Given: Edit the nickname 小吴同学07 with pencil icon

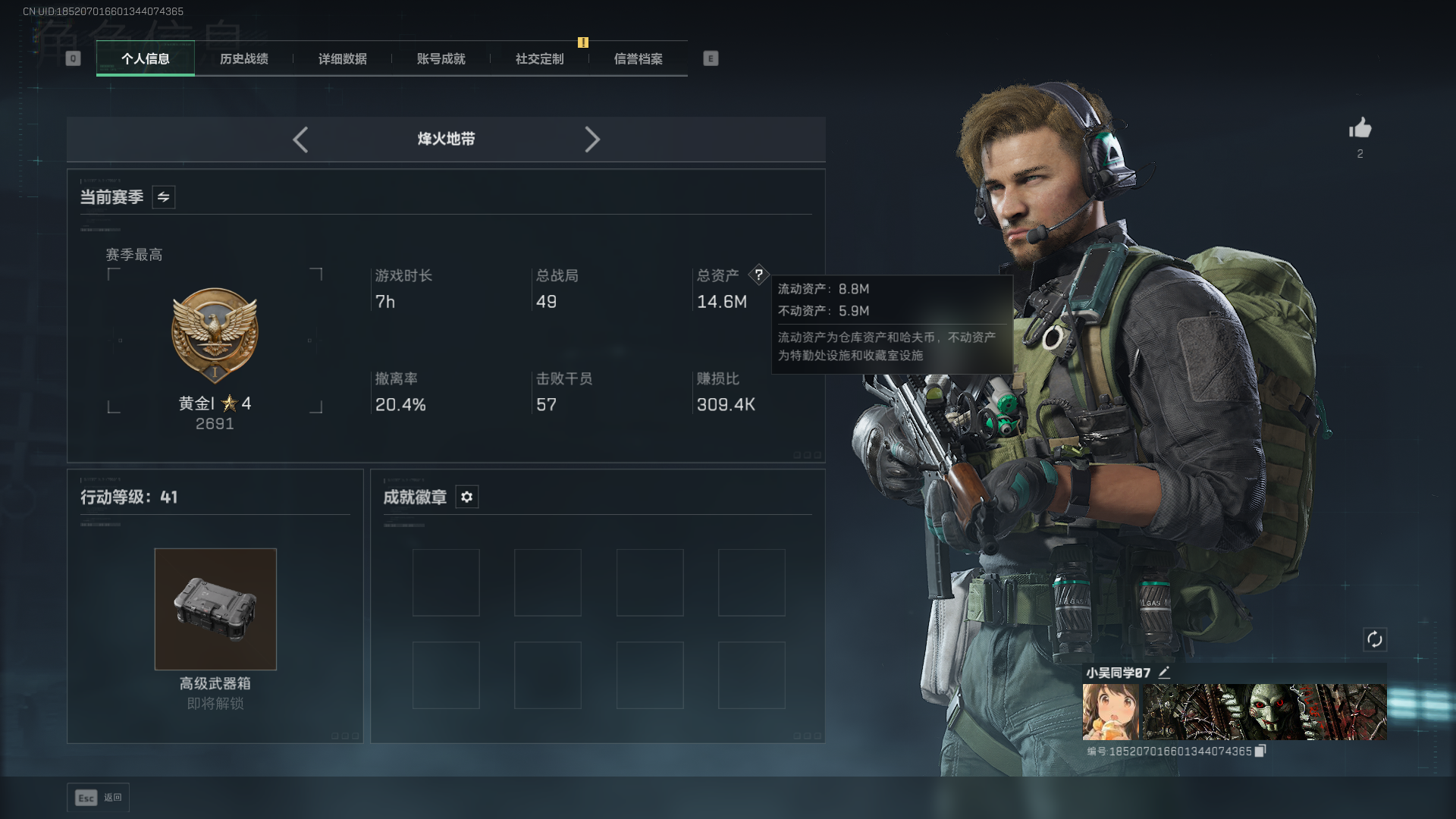Looking at the screenshot, I should [x=1165, y=672].
